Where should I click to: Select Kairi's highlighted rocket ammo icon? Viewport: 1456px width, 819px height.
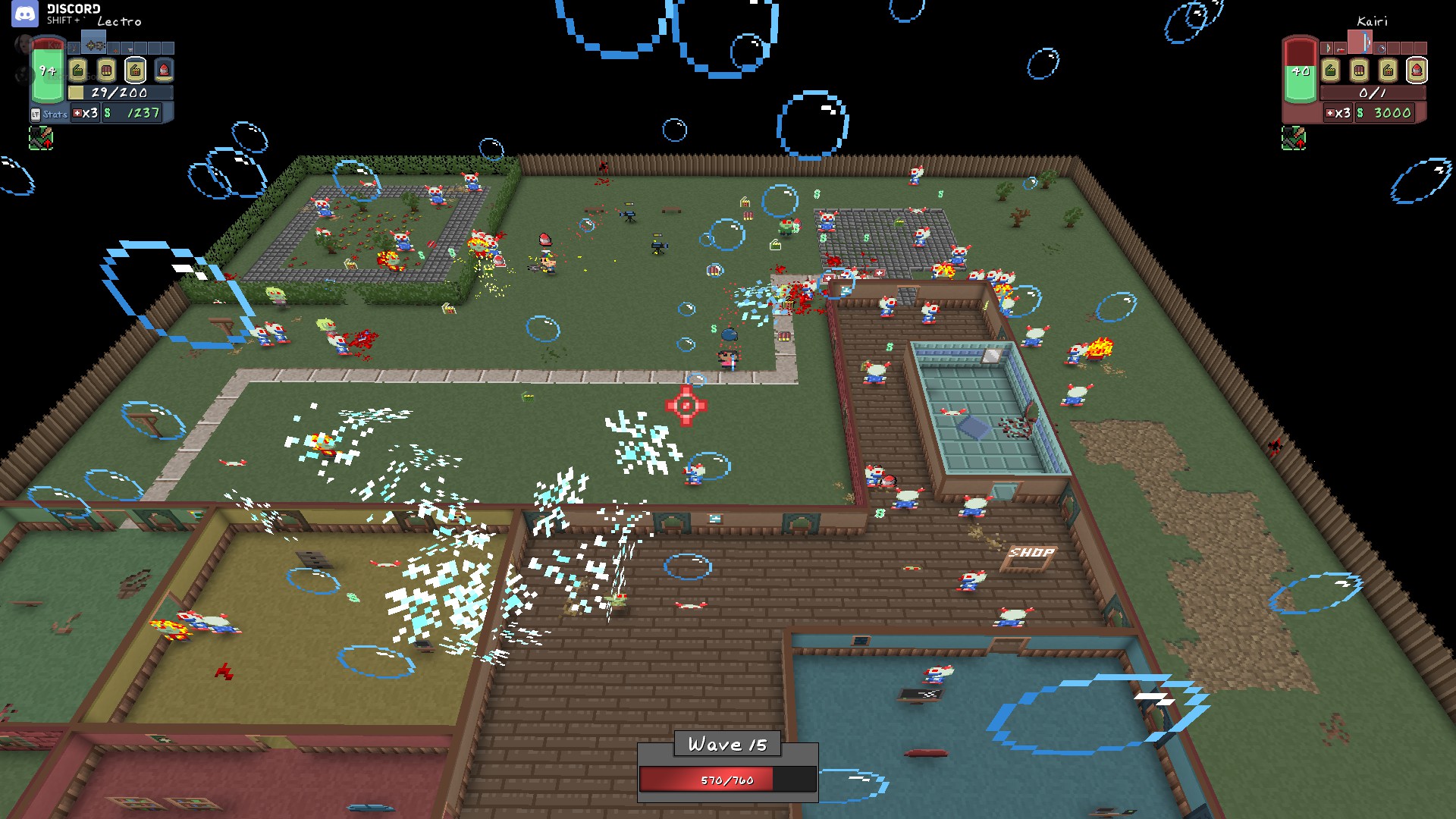click(1417, 70)
